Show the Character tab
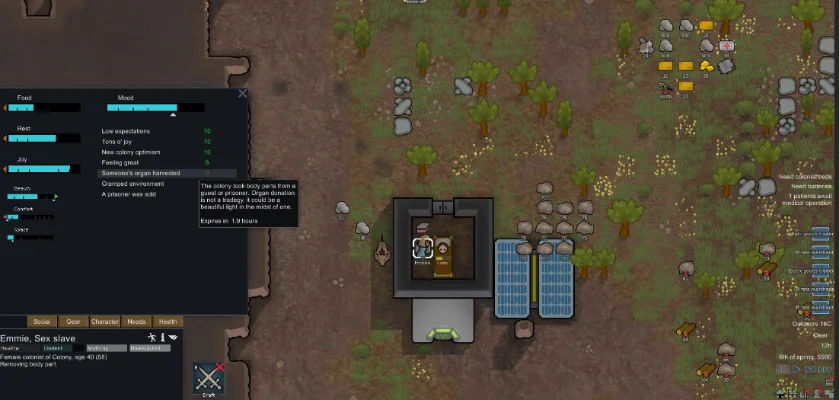 tap(105, 321)
